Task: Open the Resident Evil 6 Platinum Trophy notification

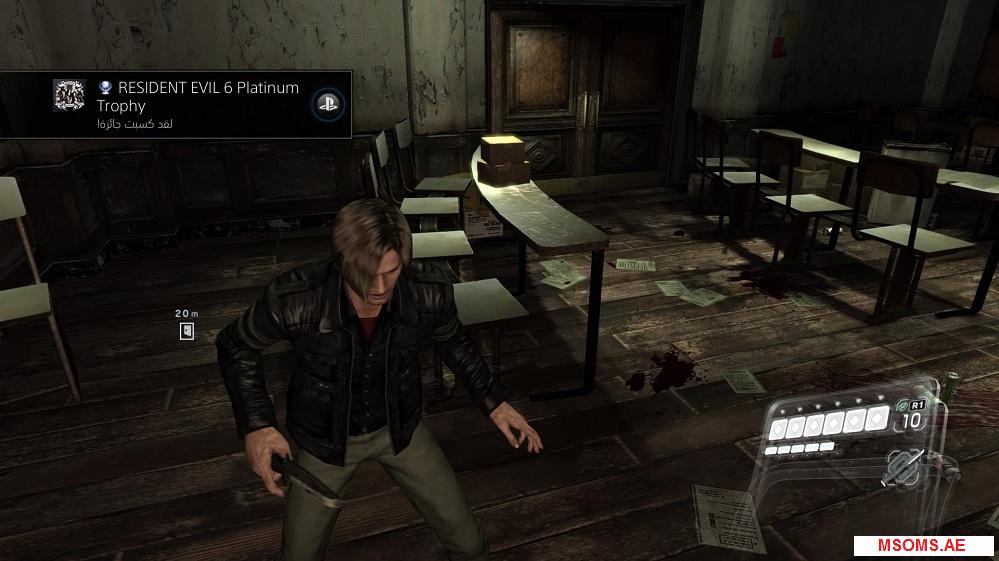Action: 198,103
